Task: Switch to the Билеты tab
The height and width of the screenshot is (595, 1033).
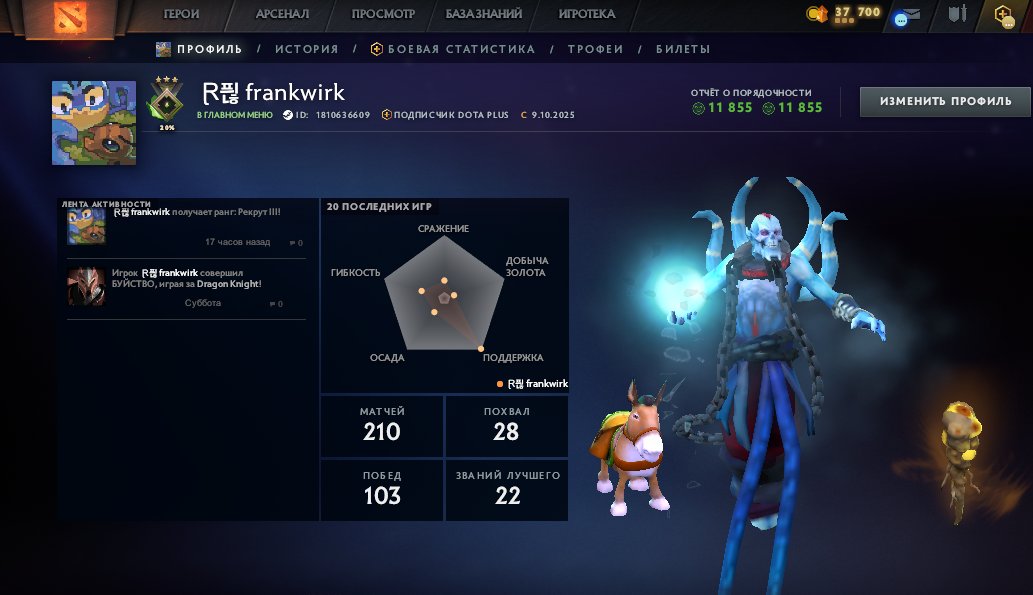Action: click(683, 49)
